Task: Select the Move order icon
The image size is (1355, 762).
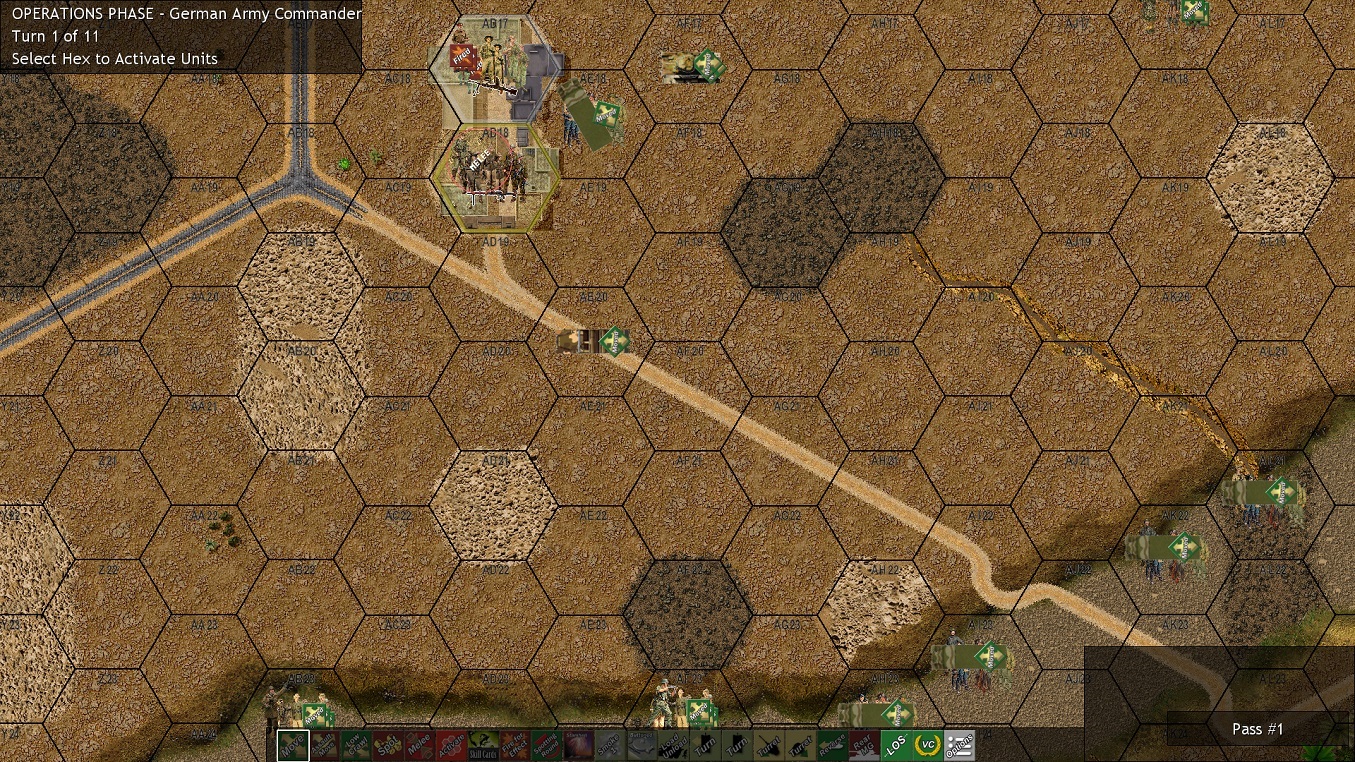Action: tap(291, 746)
